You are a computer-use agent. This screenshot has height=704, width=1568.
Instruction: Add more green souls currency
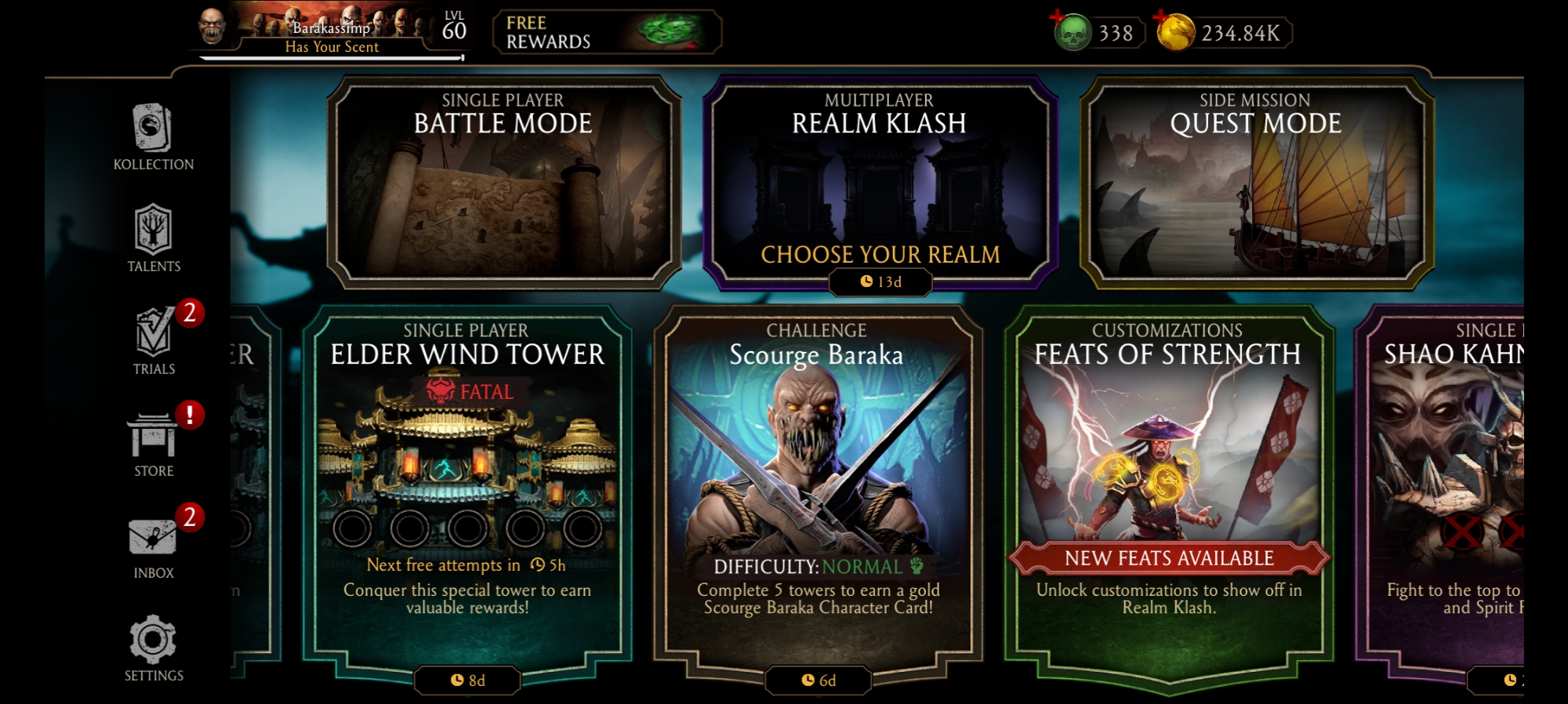point(1058,19)
